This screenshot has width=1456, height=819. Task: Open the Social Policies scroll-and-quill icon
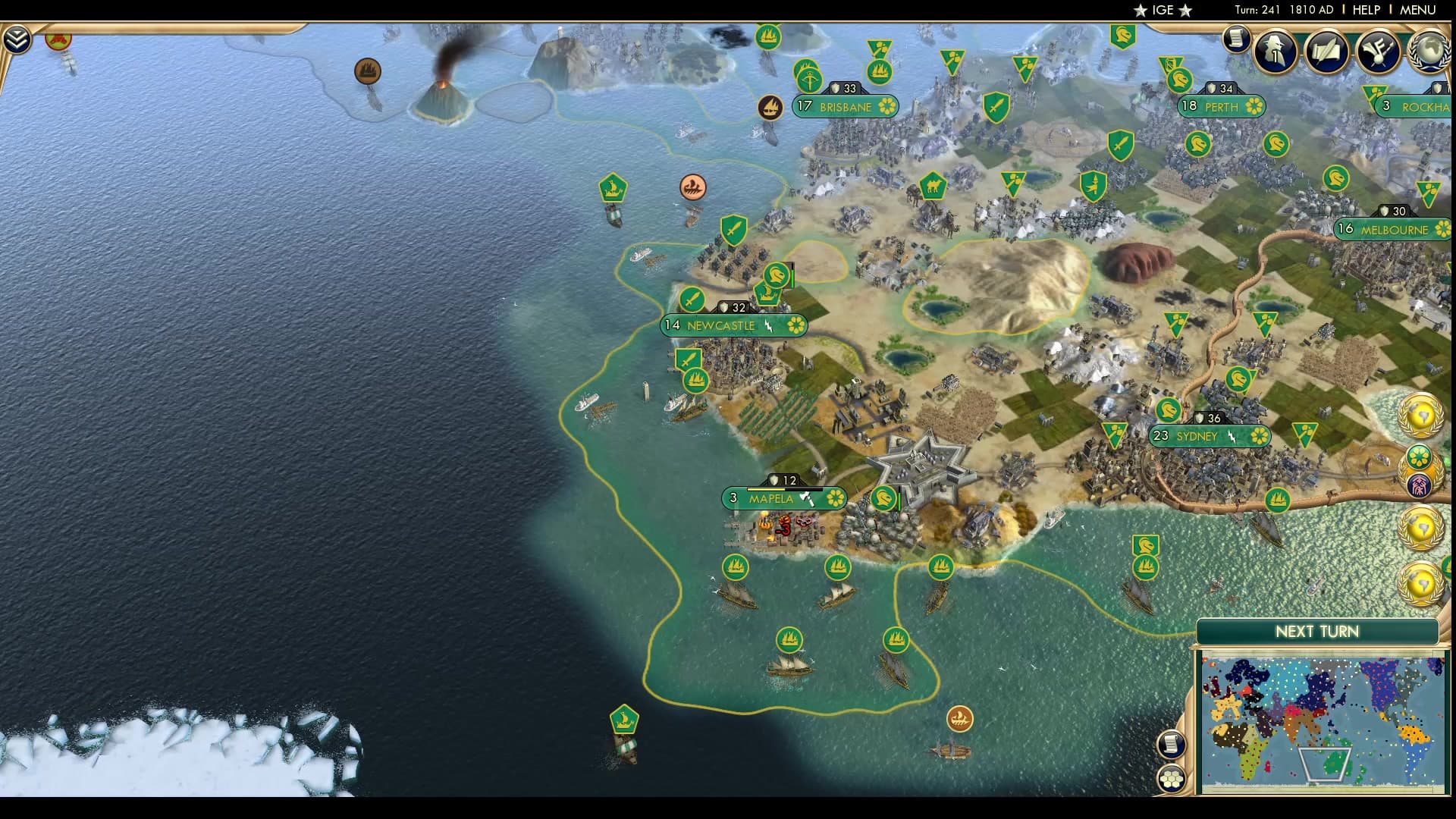coord(1328,52)
